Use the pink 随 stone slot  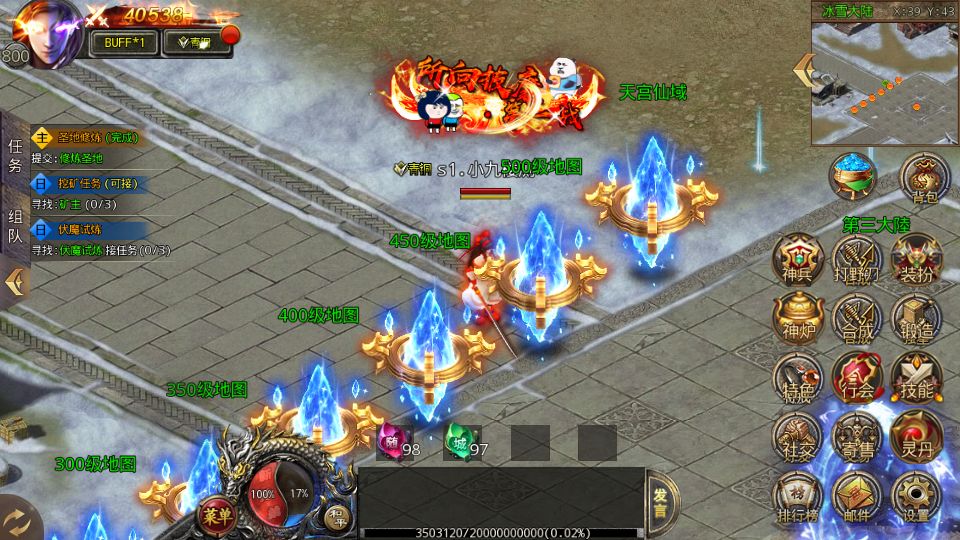click(391, 439)
